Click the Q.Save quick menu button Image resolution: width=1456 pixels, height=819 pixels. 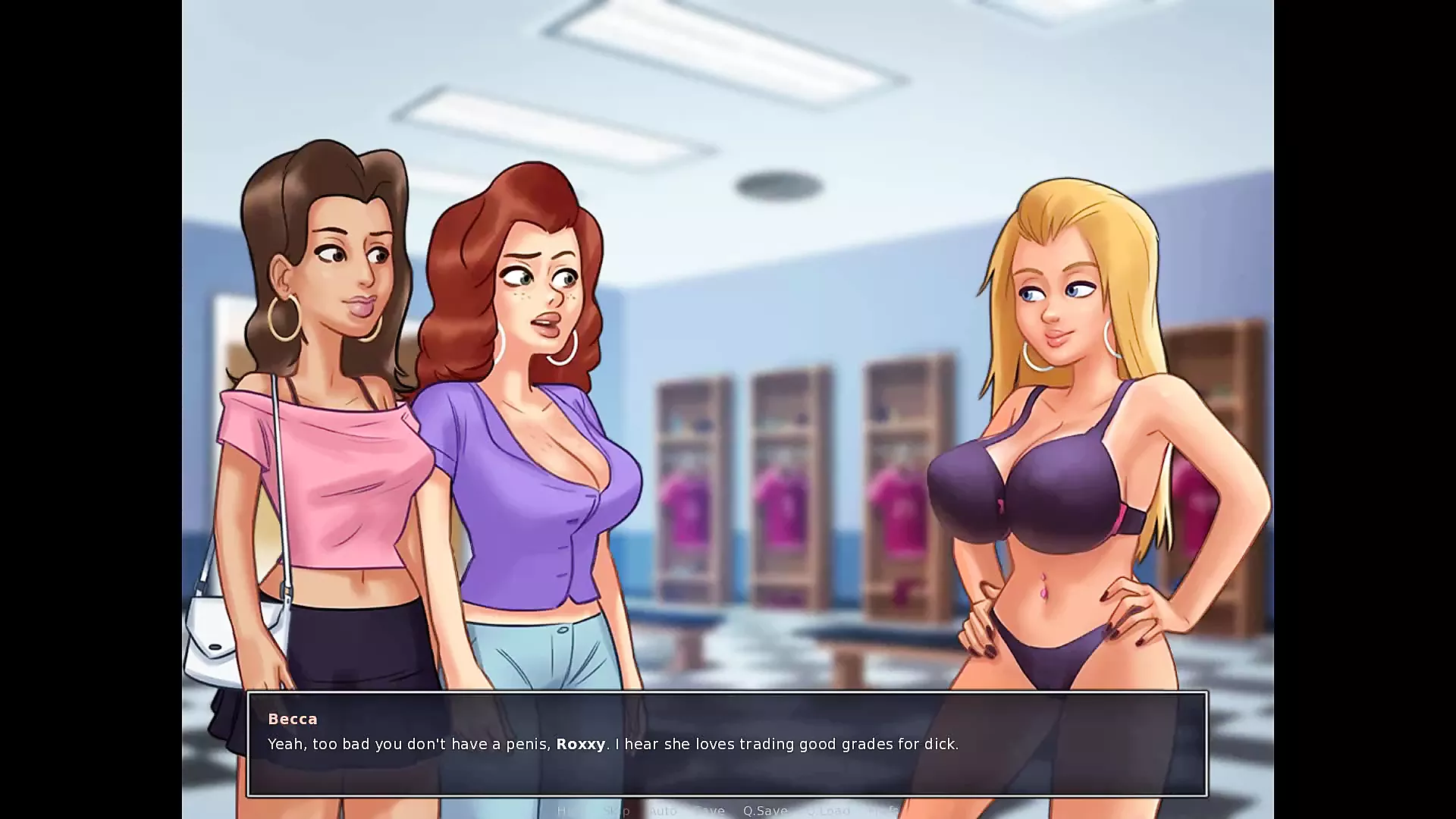(x=764, y=811)
